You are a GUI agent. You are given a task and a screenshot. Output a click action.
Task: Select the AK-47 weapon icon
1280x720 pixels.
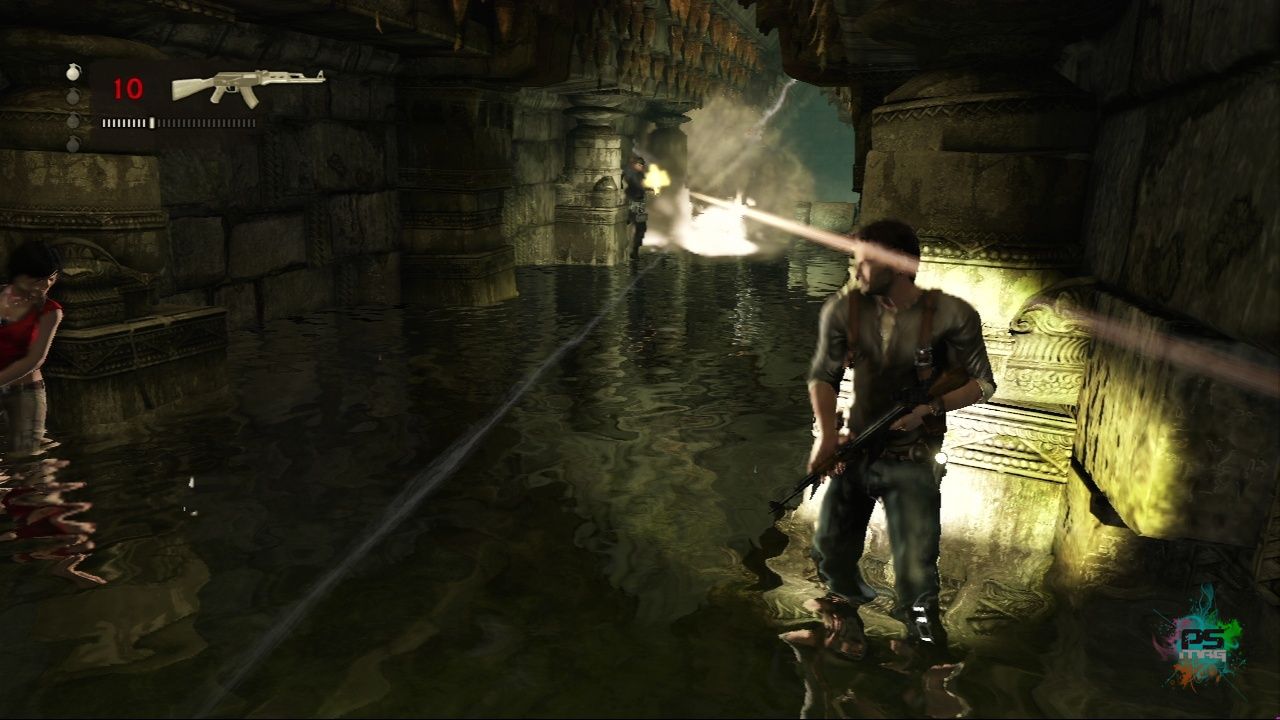(247, 85)
